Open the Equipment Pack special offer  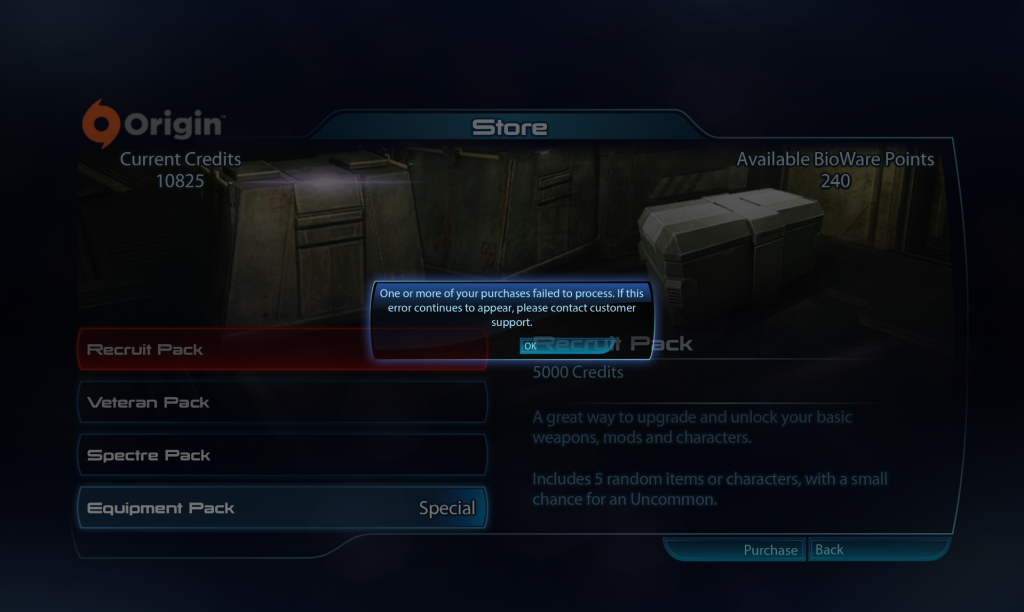pyautogui.click(x=281, y=508)
